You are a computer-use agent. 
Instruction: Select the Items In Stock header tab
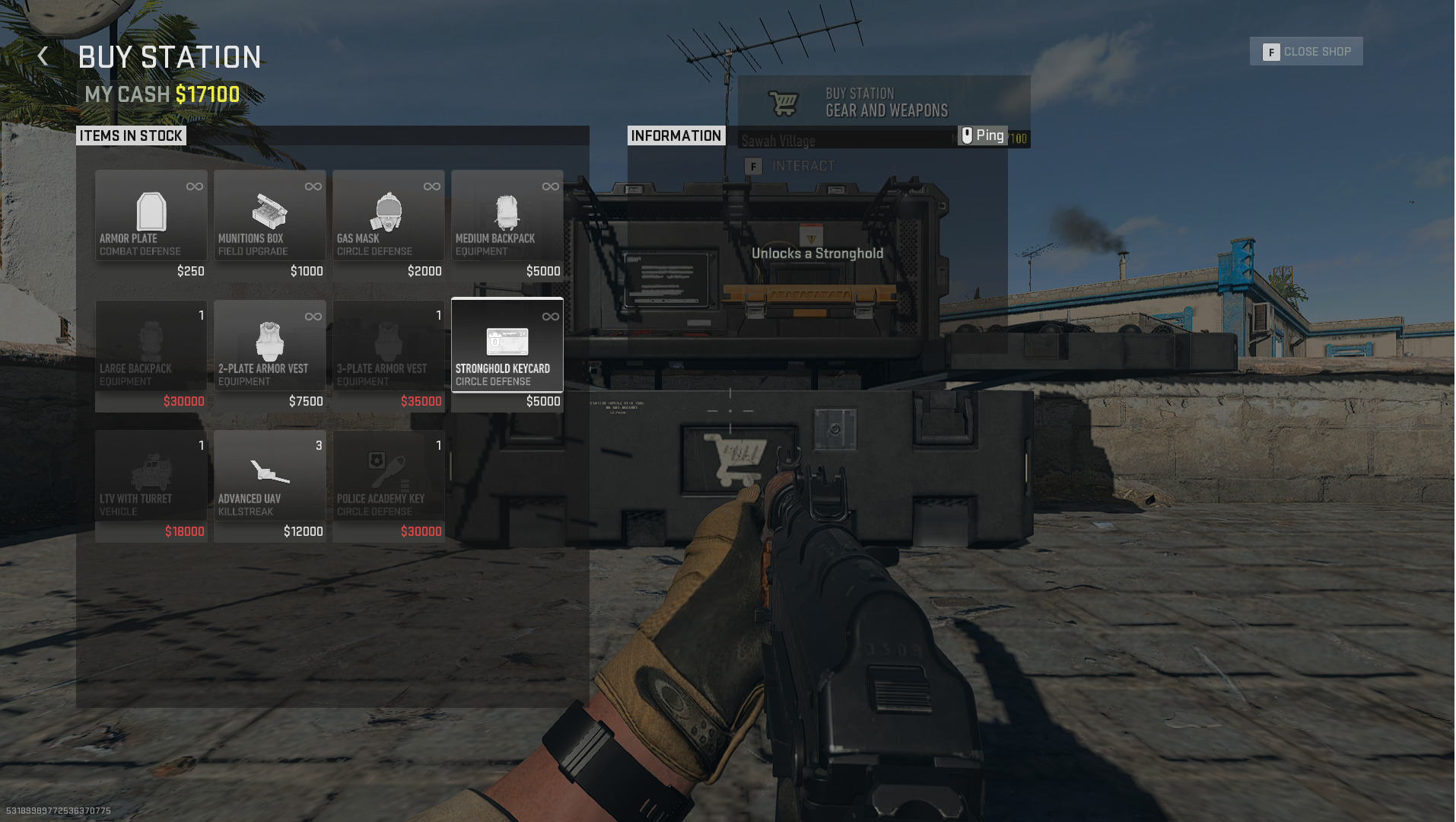coord(131,135)
